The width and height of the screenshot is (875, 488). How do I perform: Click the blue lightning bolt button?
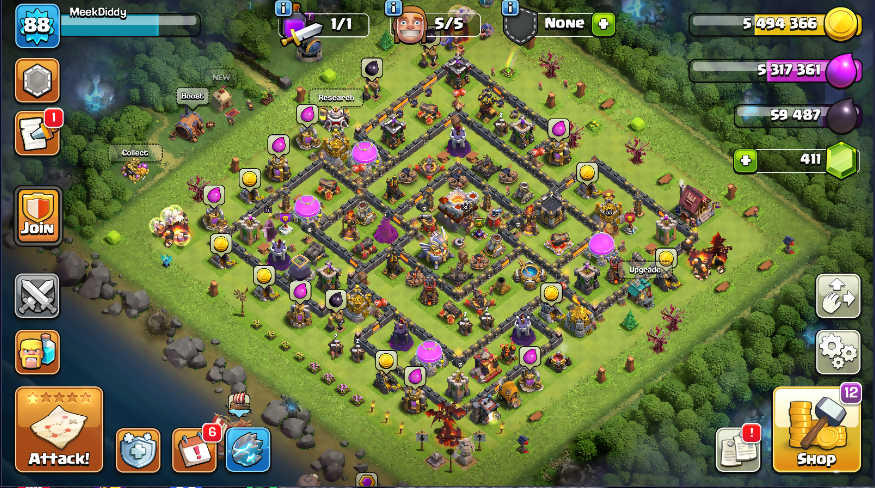click(x=247, y=450)
